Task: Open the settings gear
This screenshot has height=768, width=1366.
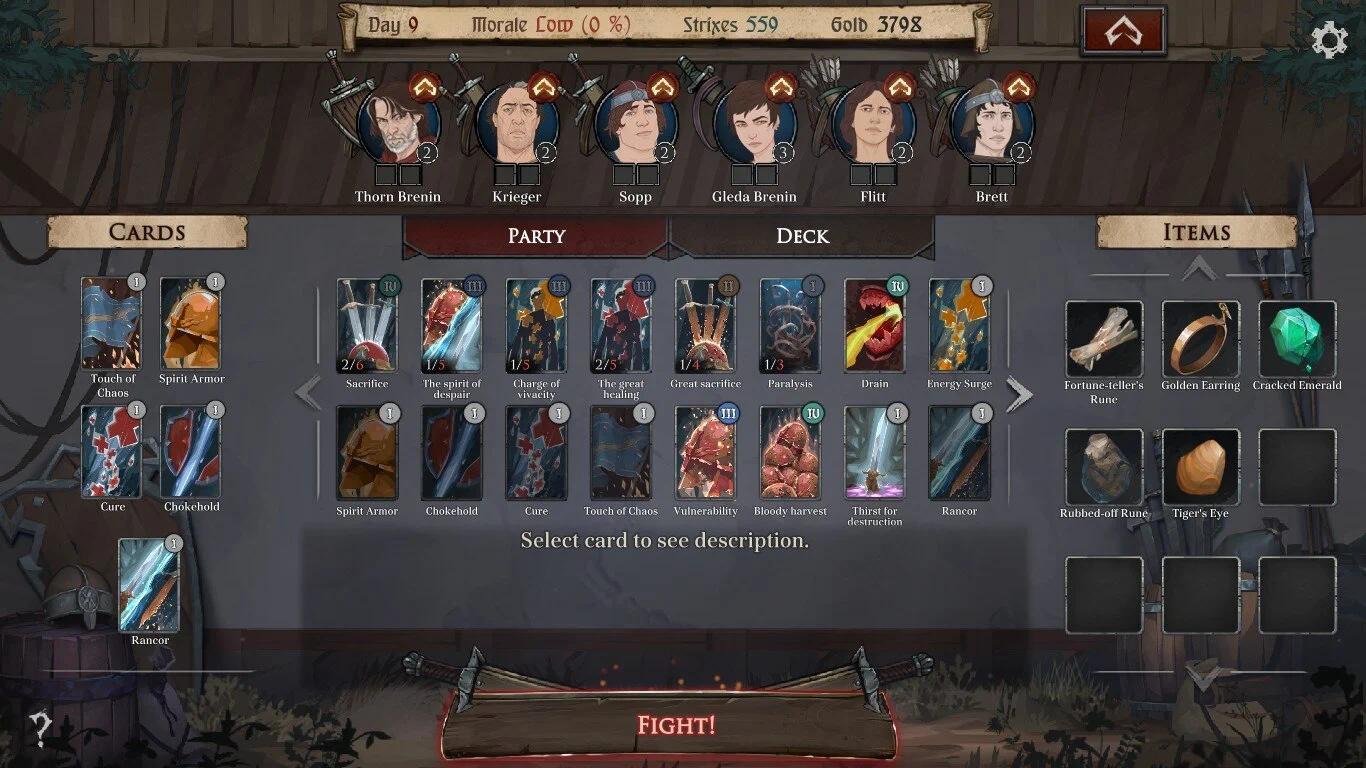Action: pos(1329,39)
